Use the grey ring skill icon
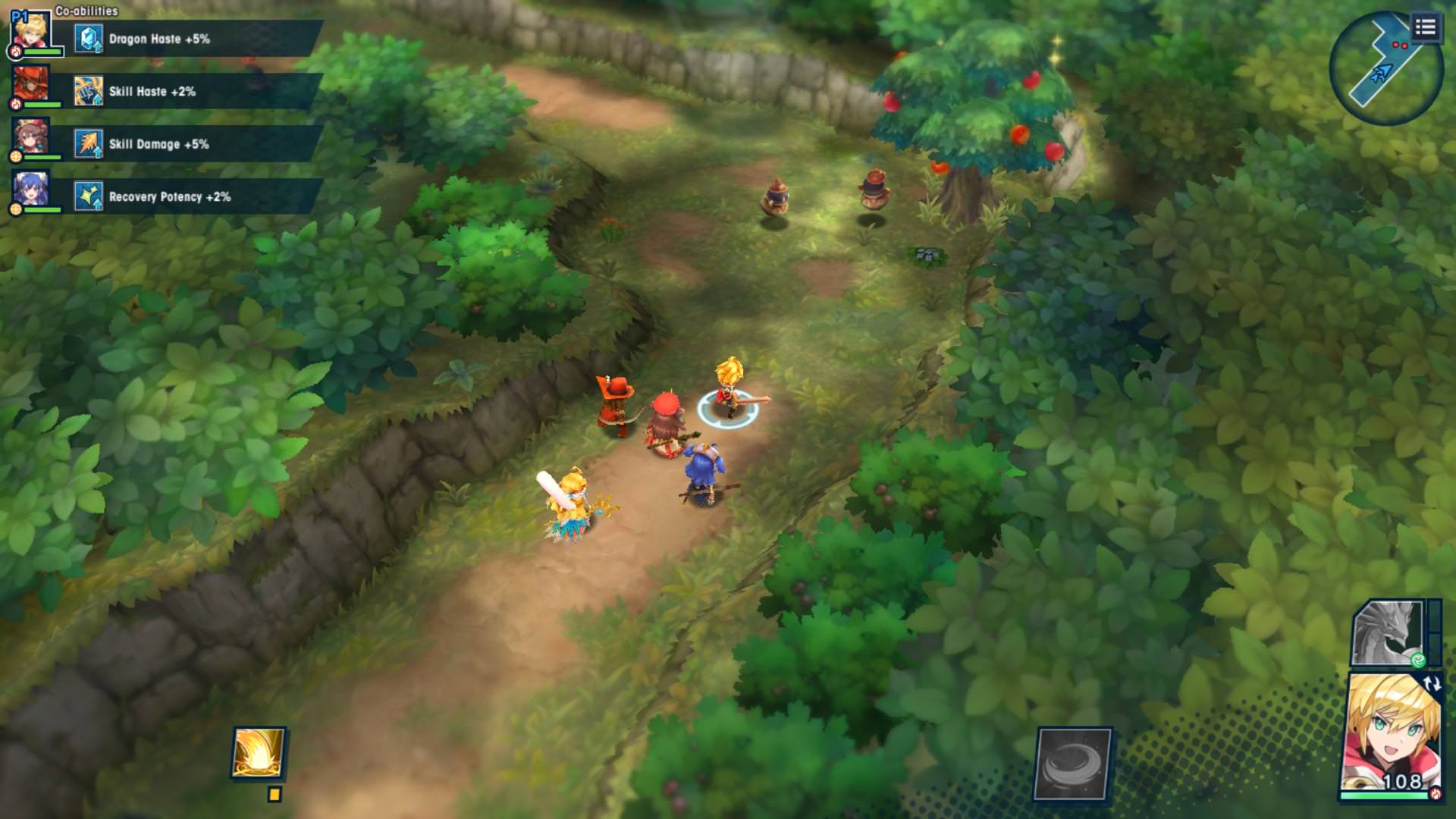1456x819 pixels. [1073, 764]
